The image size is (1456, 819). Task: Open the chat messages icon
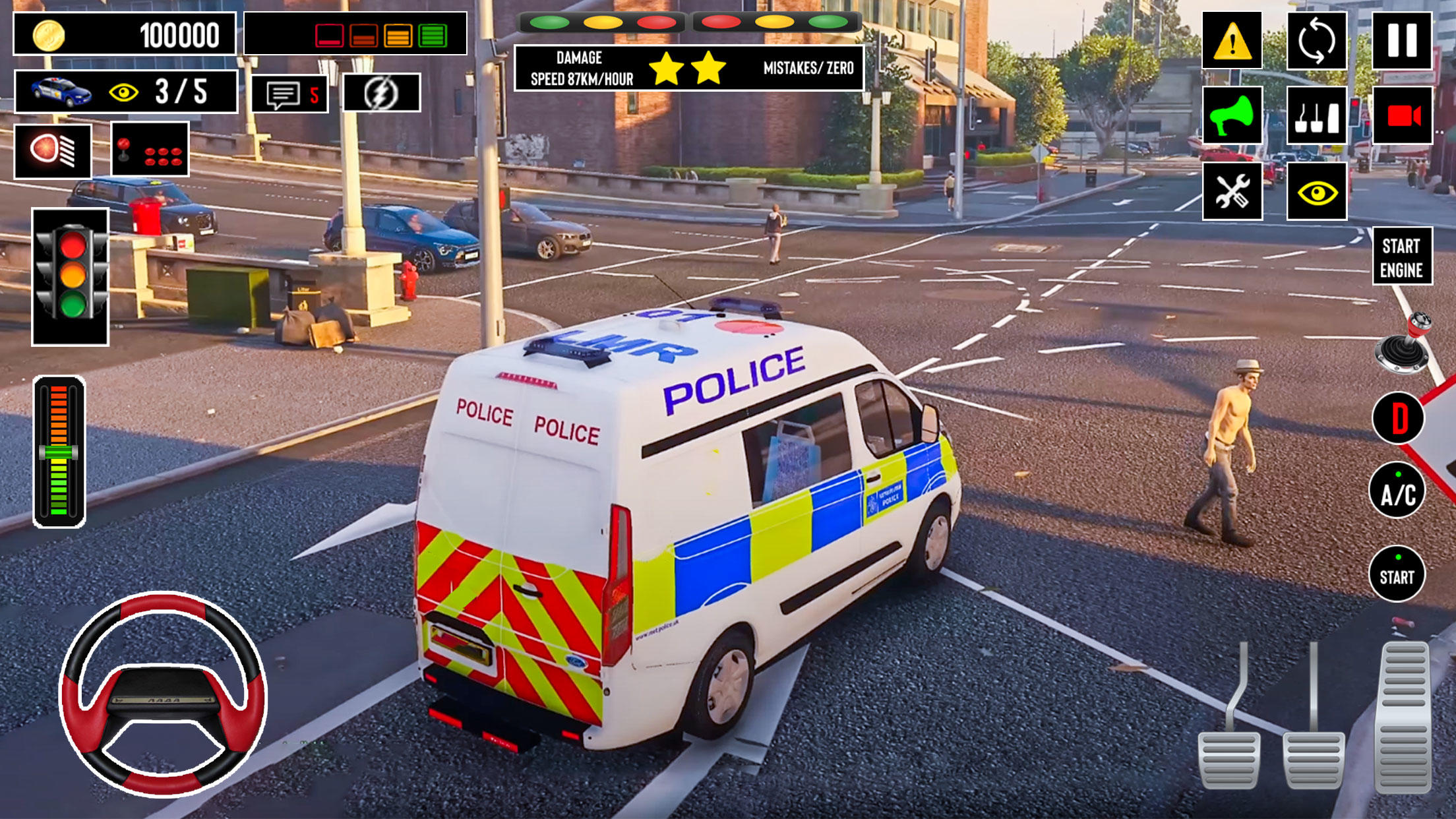tap(290, 94)
